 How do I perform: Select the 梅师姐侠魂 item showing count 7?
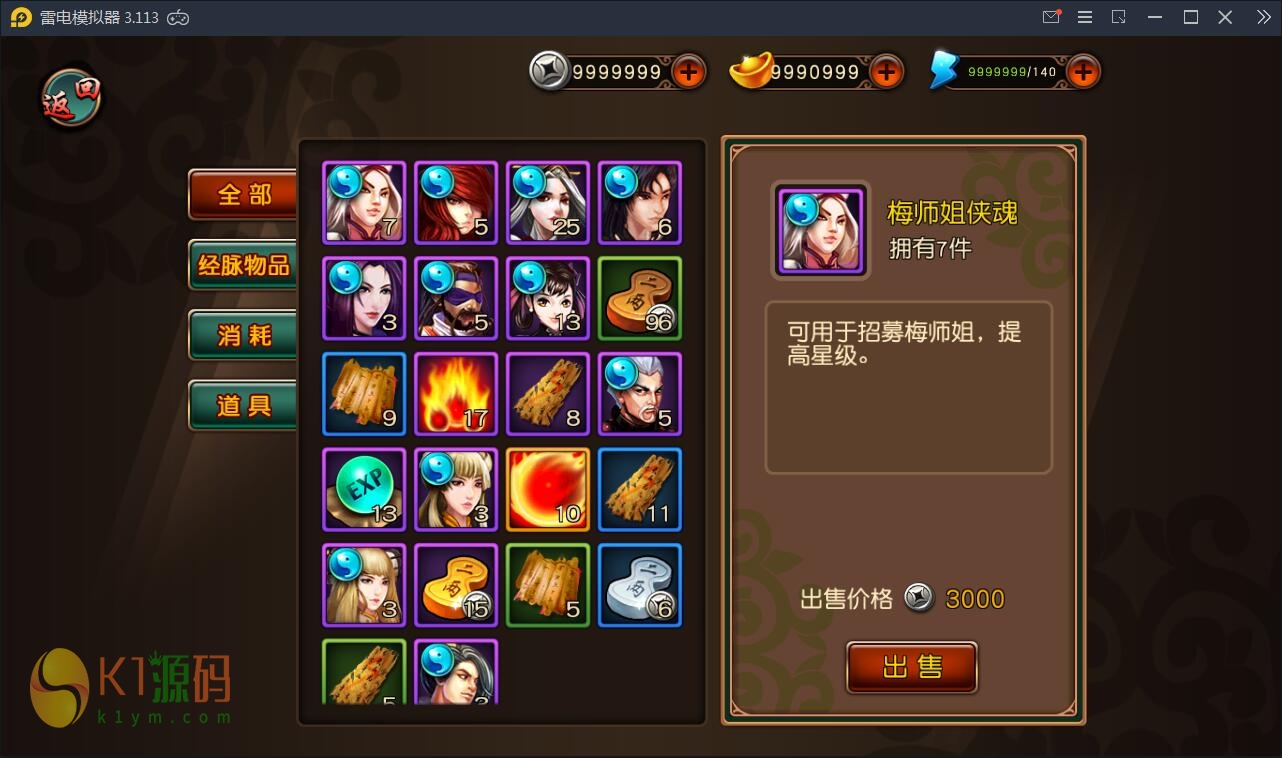click(364, 203)
